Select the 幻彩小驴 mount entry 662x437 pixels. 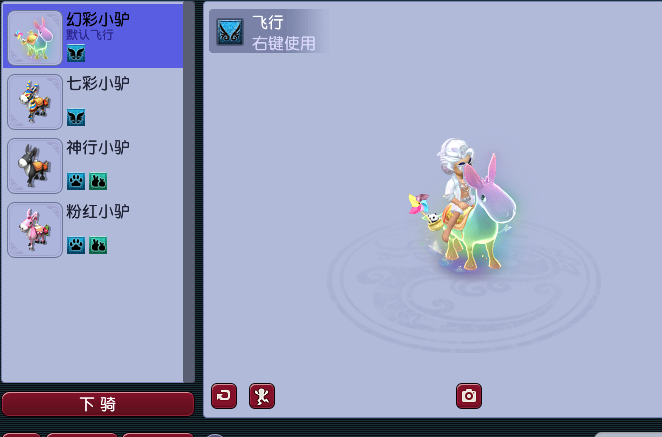95,36
